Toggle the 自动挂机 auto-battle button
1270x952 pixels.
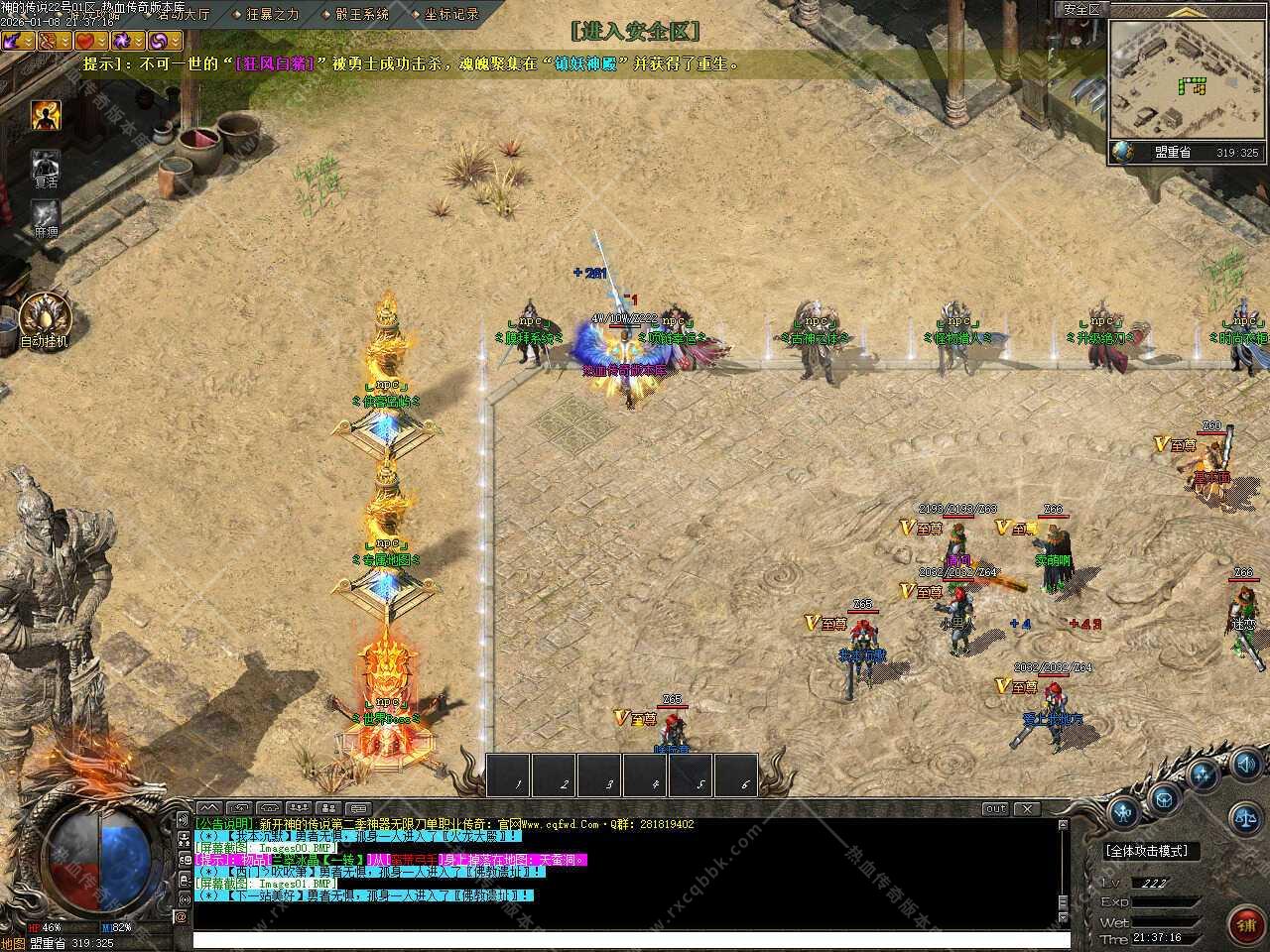pyautogui.click(x=46, y=317)
